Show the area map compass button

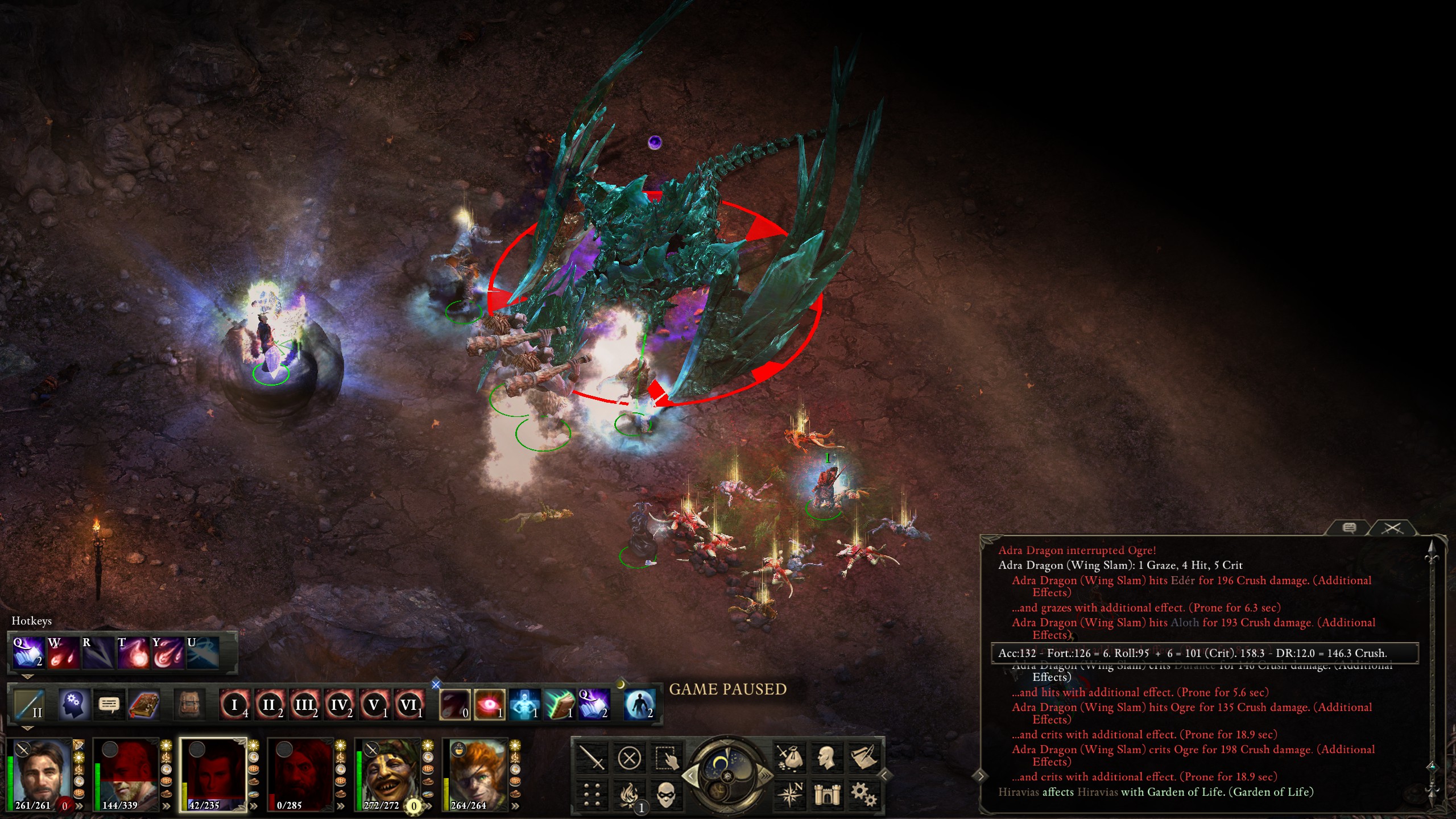(x=789, y=795)
